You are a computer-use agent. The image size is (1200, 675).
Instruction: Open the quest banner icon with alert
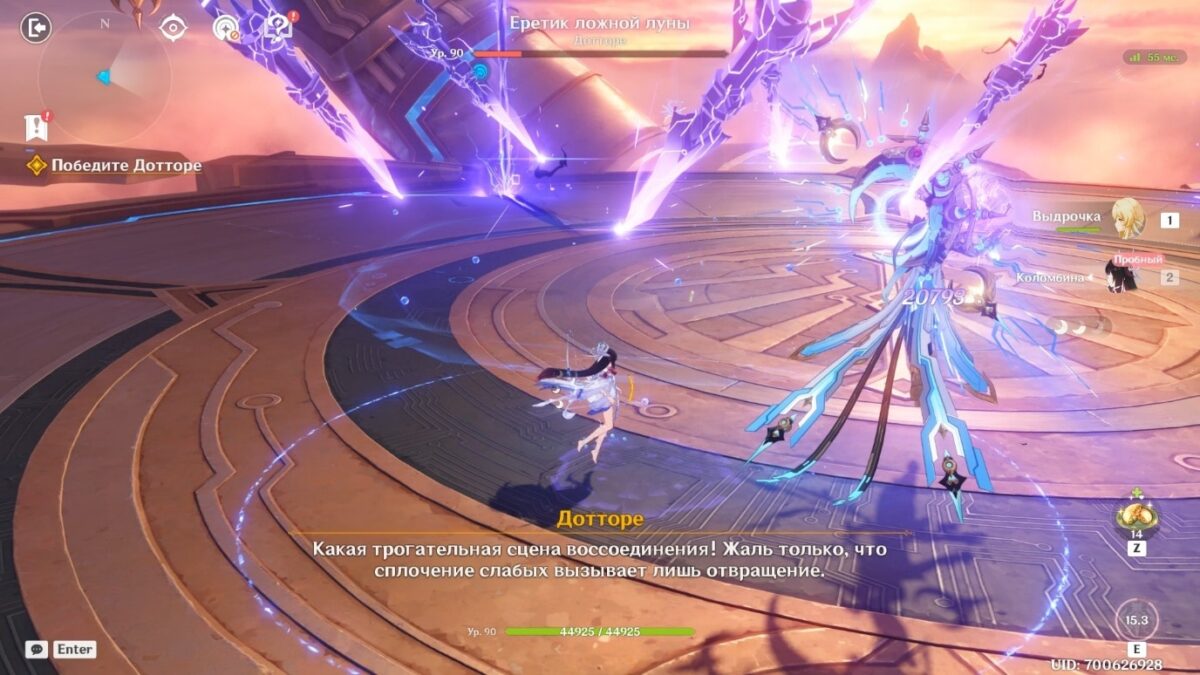[37, 127]
